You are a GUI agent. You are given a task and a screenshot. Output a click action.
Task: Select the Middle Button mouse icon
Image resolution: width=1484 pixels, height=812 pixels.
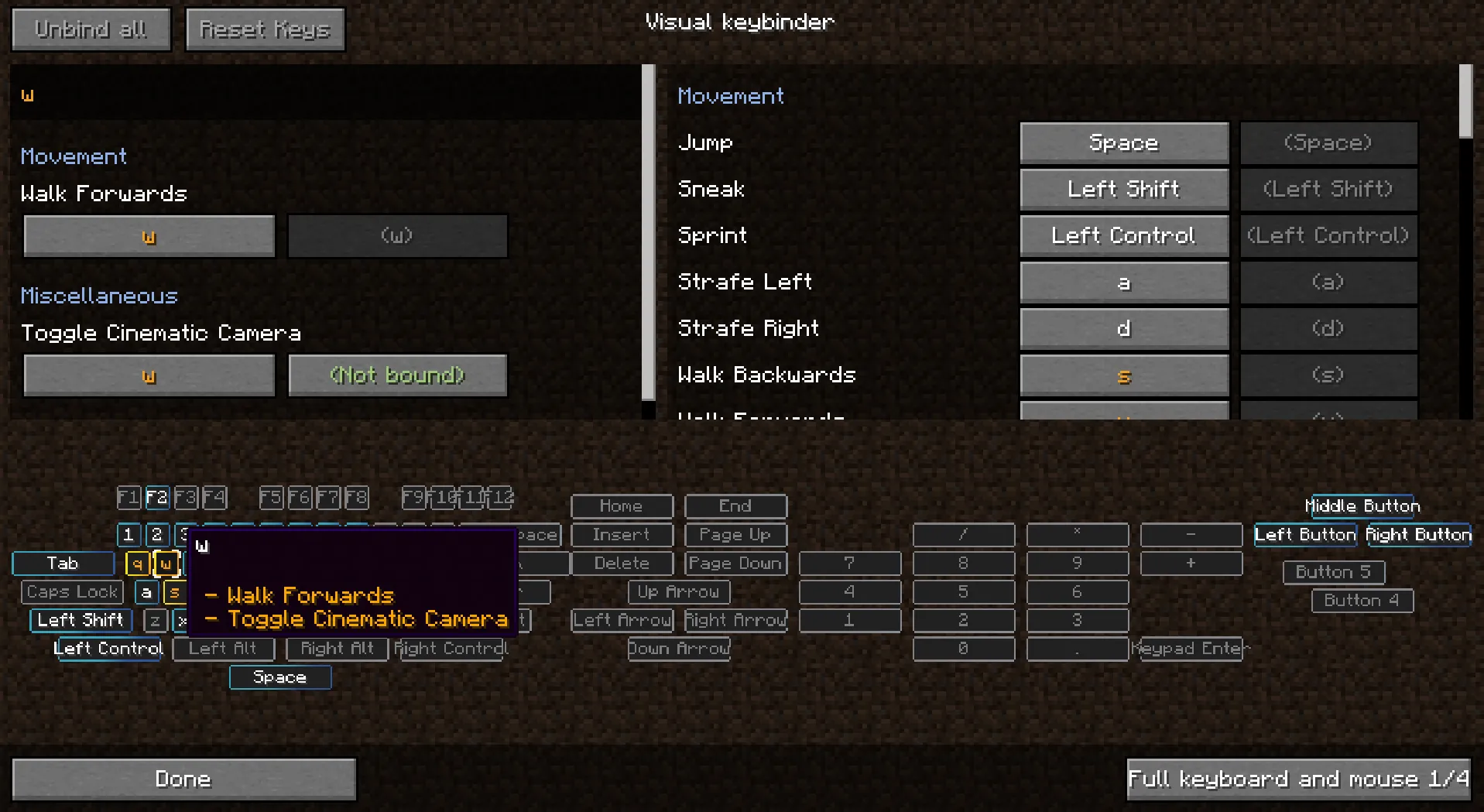pyautogui.click(x=1362, y=506)
